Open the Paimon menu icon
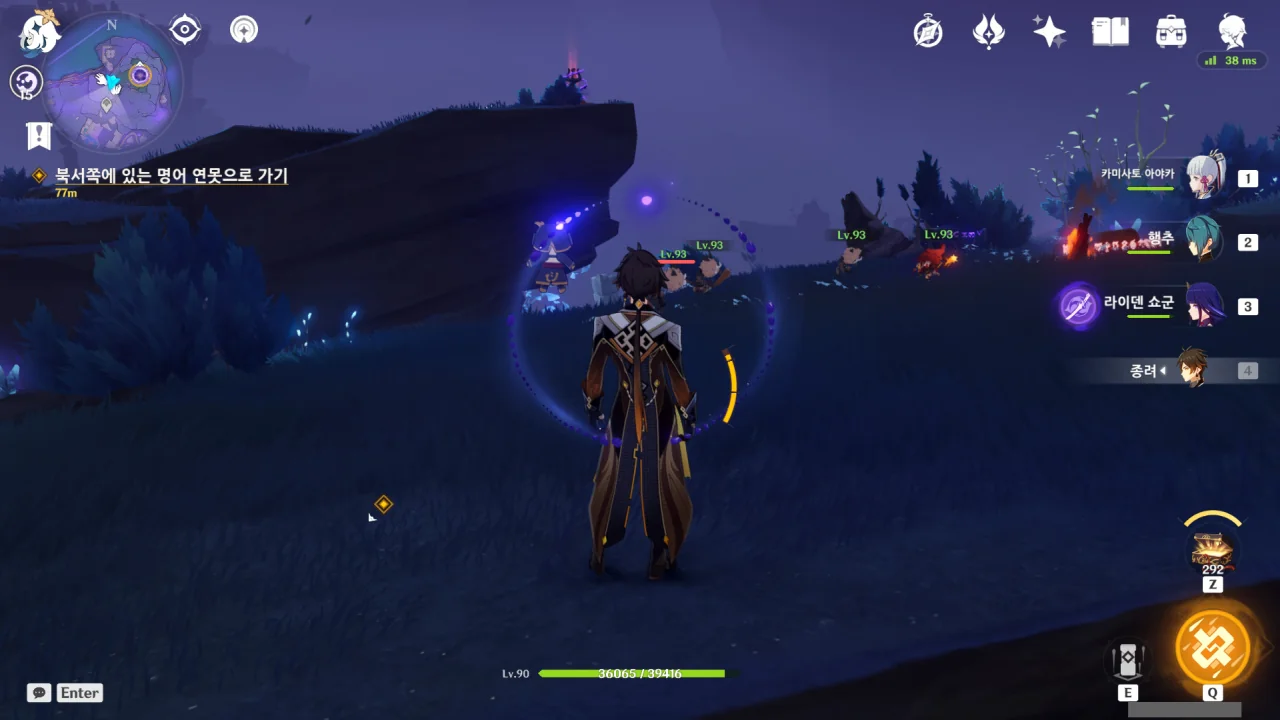Image resolution: width=1280 pixels, height=720 pixels. 40,32
